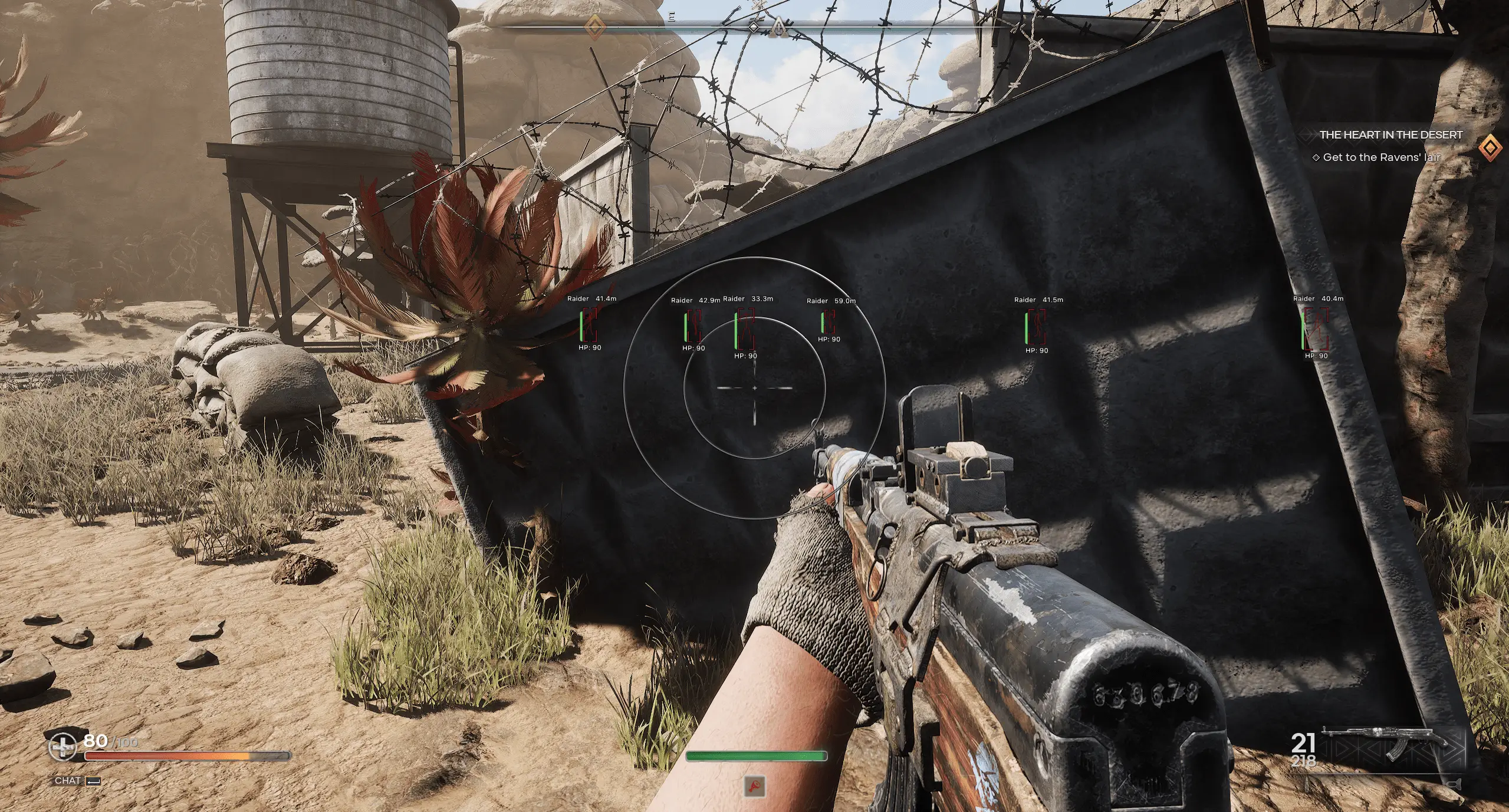This screenshot has width=1509, height=812.
Task: Click the red meat hunger status icon
Action: tap(755, 785)
